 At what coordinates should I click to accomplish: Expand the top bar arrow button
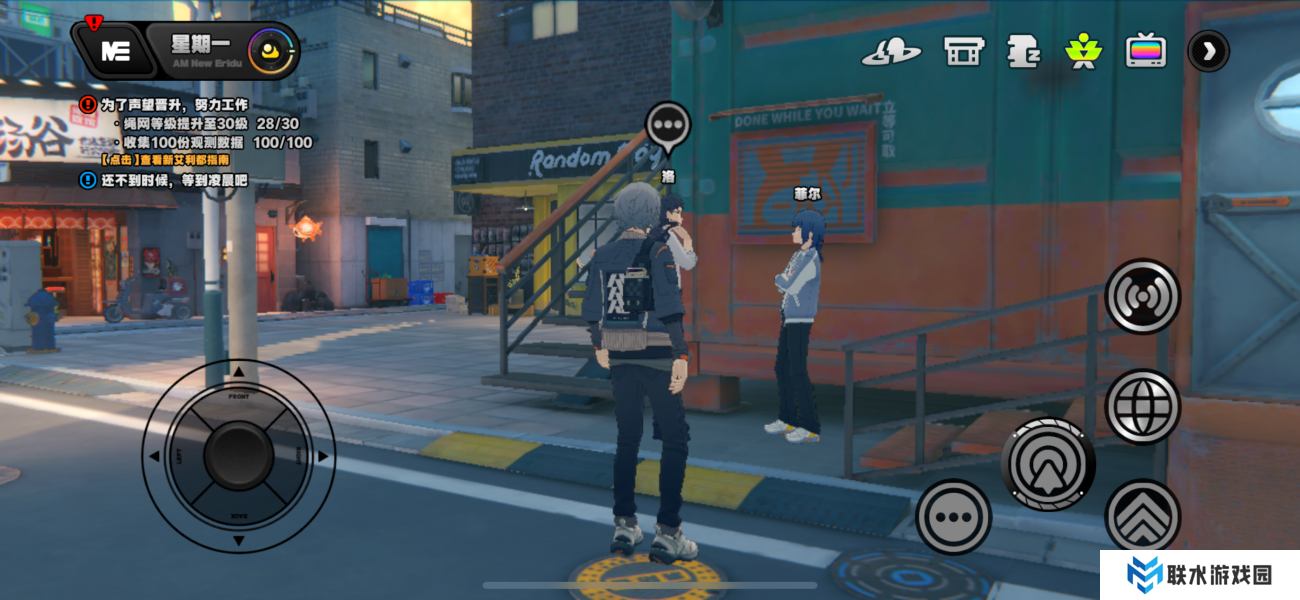[x=1208, y=51]
